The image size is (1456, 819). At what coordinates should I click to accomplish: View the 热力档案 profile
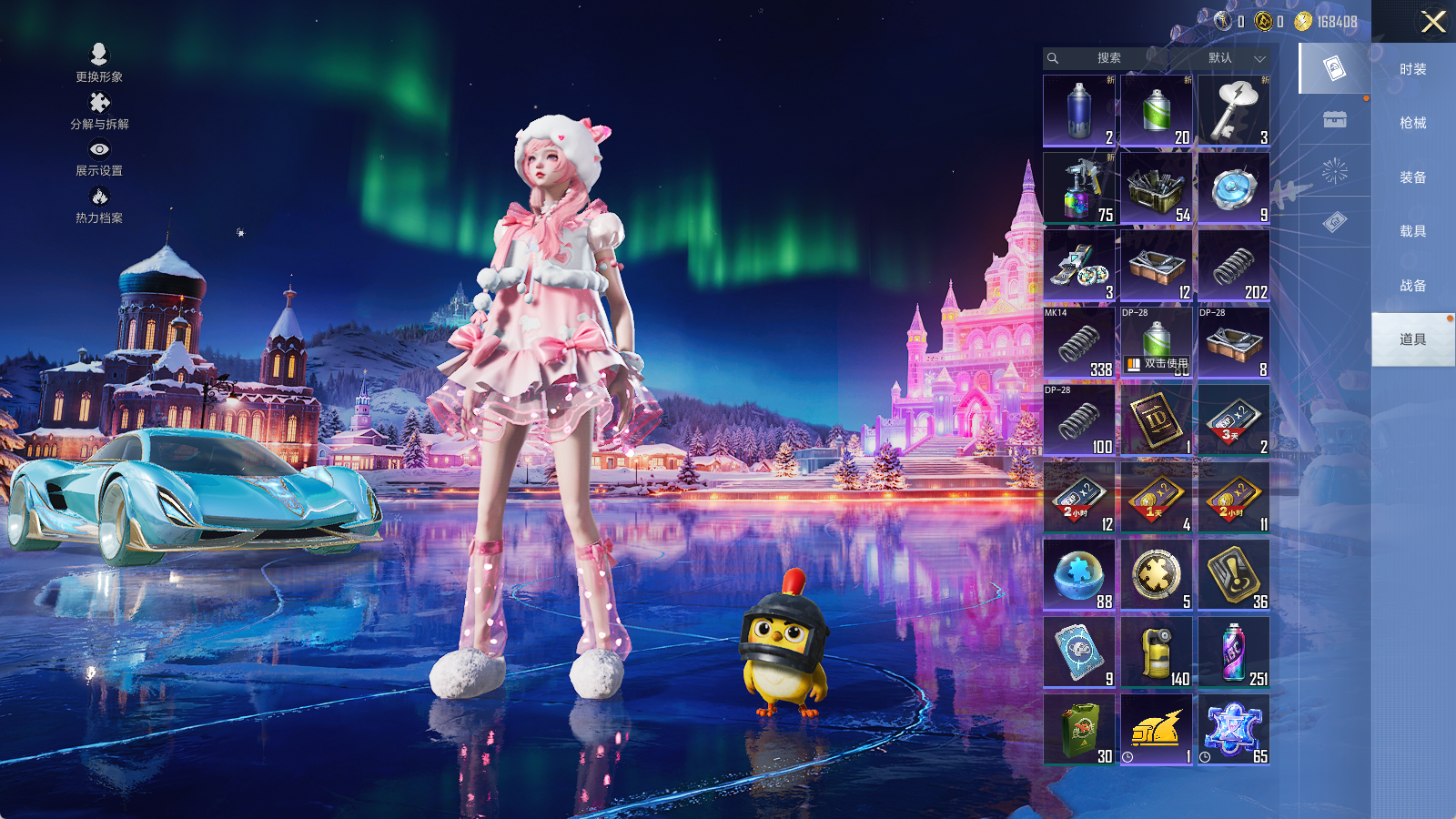[99, 205]
